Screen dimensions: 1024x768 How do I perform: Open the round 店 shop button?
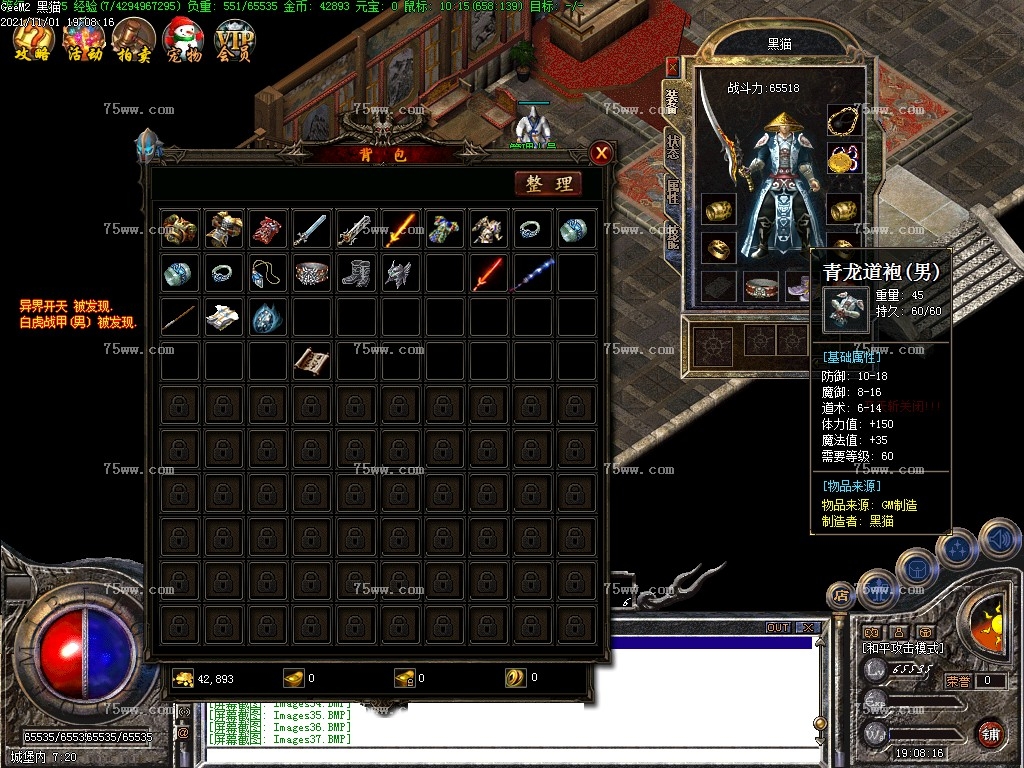point(840,596)
